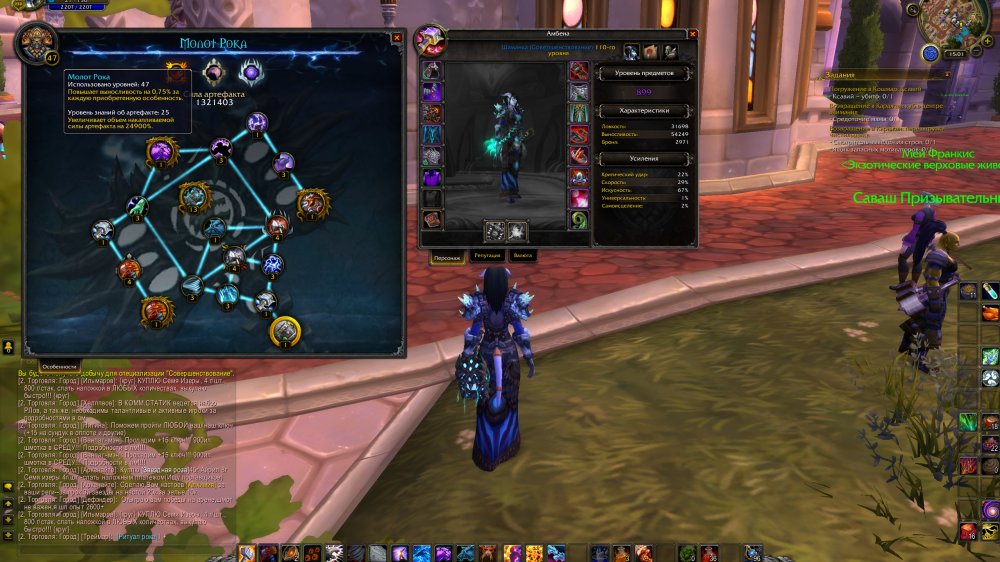Select the green swirl trinket slot
The image size is (1000, 562).
(x=580, y=220)
